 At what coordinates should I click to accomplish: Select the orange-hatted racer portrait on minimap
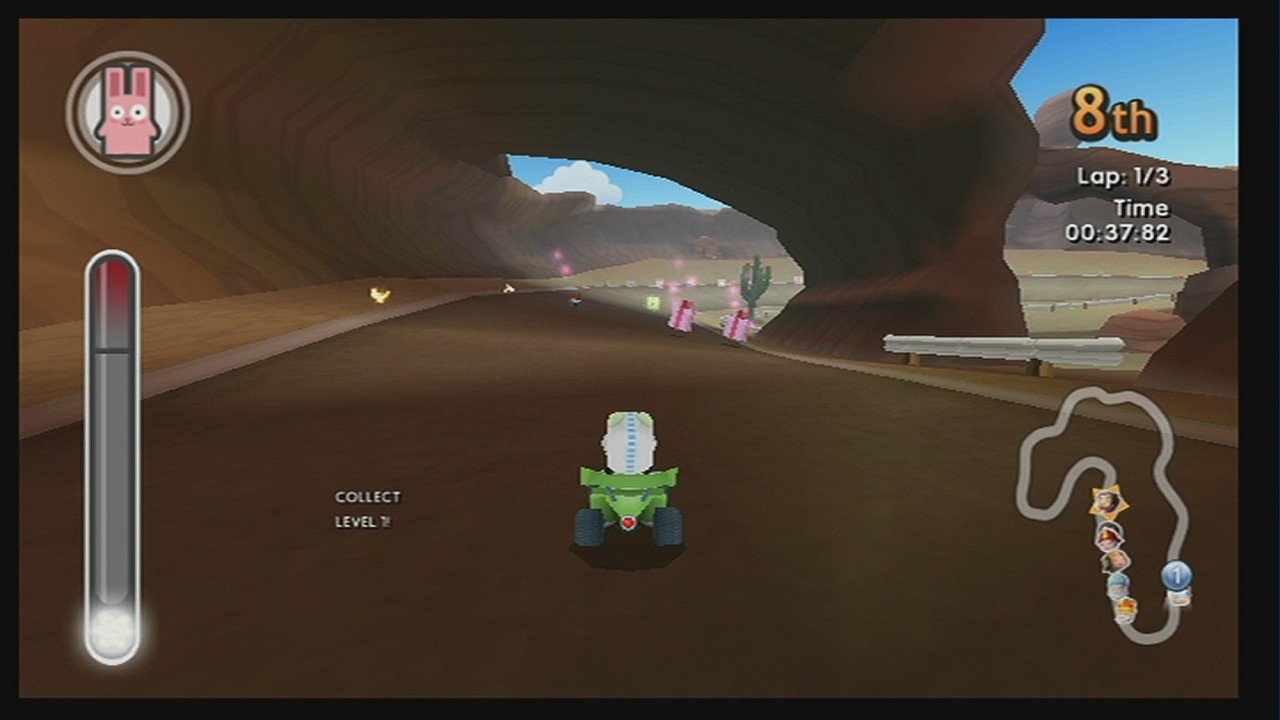coord(1126,607)
